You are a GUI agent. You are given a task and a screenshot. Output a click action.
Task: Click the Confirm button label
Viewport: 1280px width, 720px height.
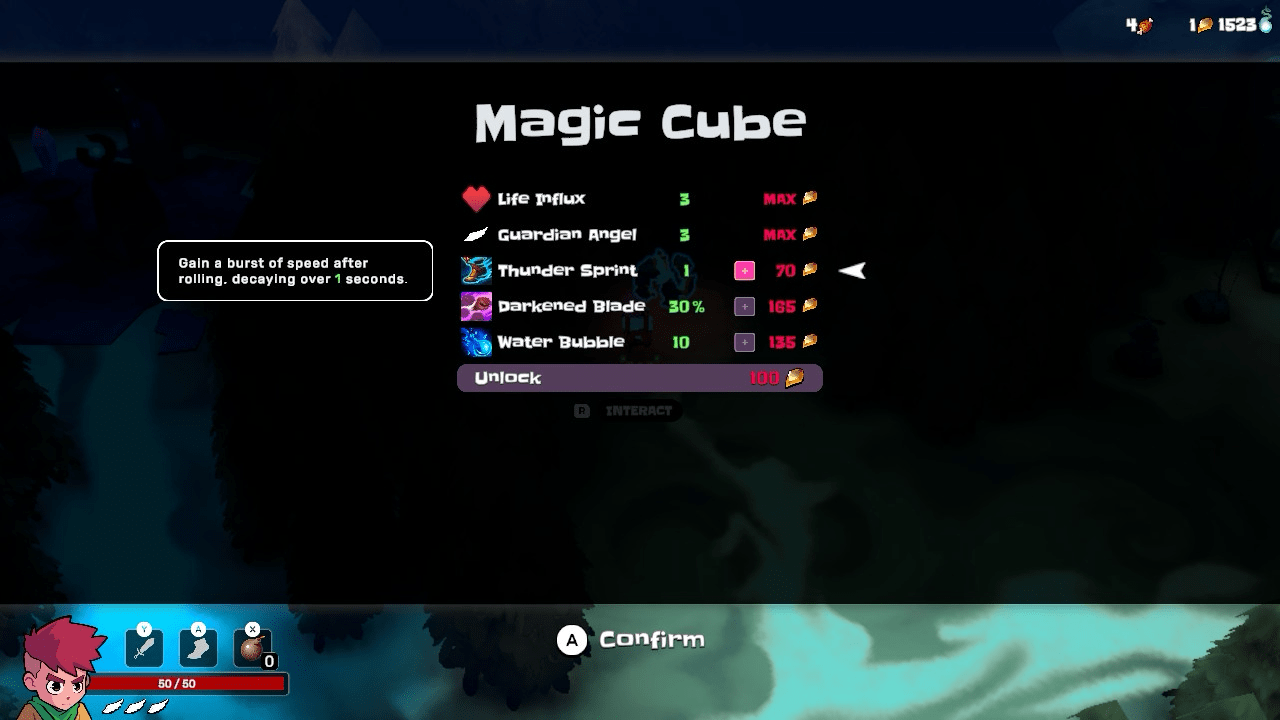click(651, 640)
